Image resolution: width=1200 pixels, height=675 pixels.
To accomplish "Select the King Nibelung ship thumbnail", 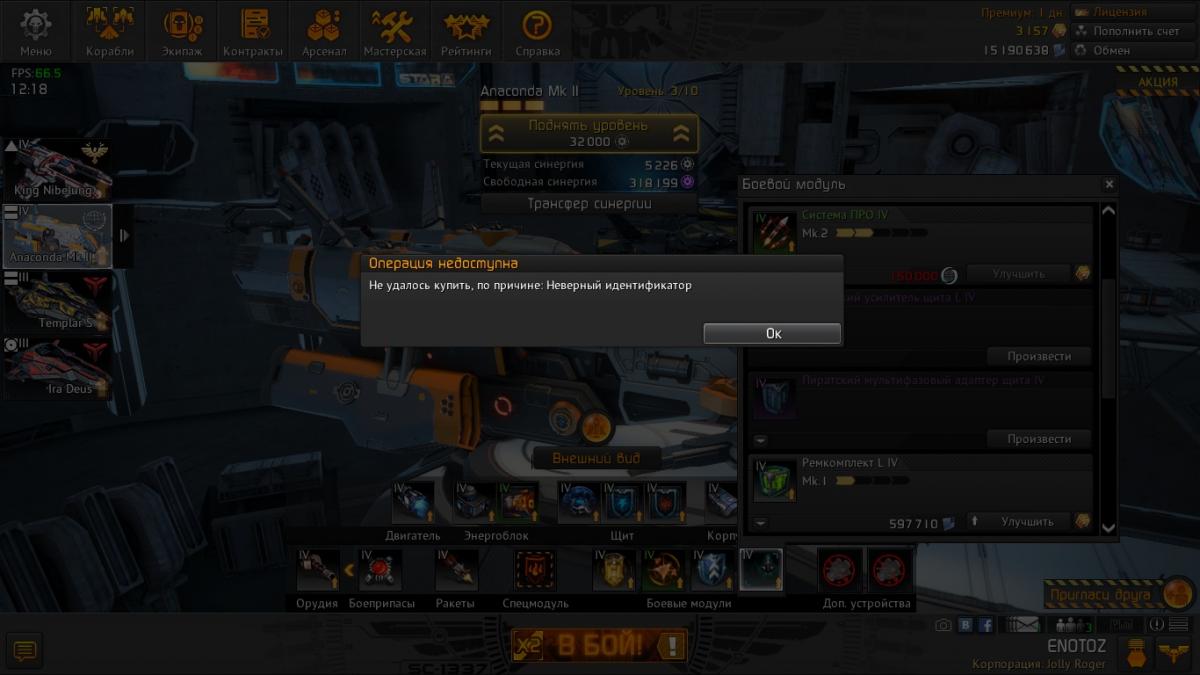I will pyautogui.click(x=57, y=168).
